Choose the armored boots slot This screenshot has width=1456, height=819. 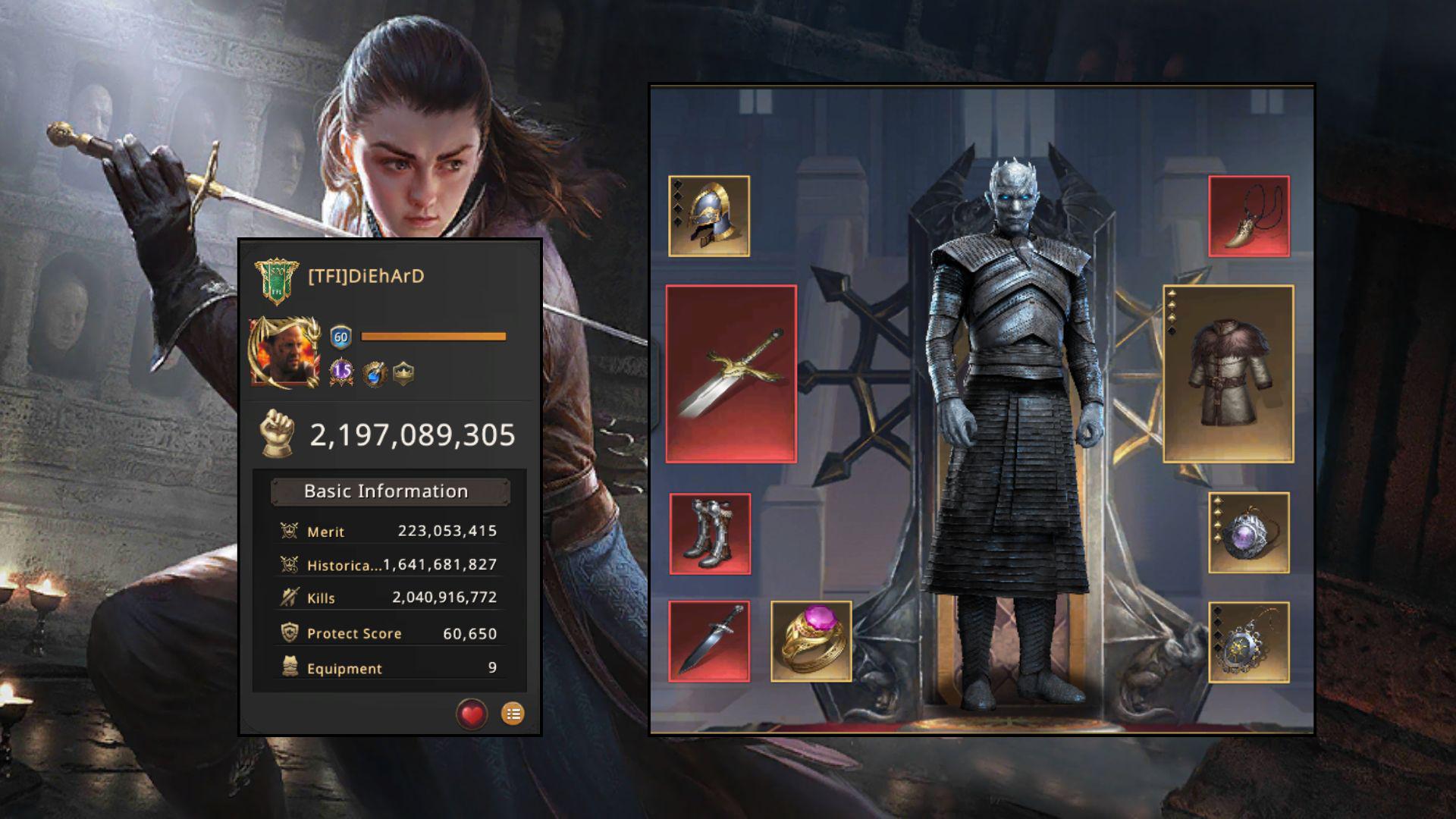click(x=710, y=534)
